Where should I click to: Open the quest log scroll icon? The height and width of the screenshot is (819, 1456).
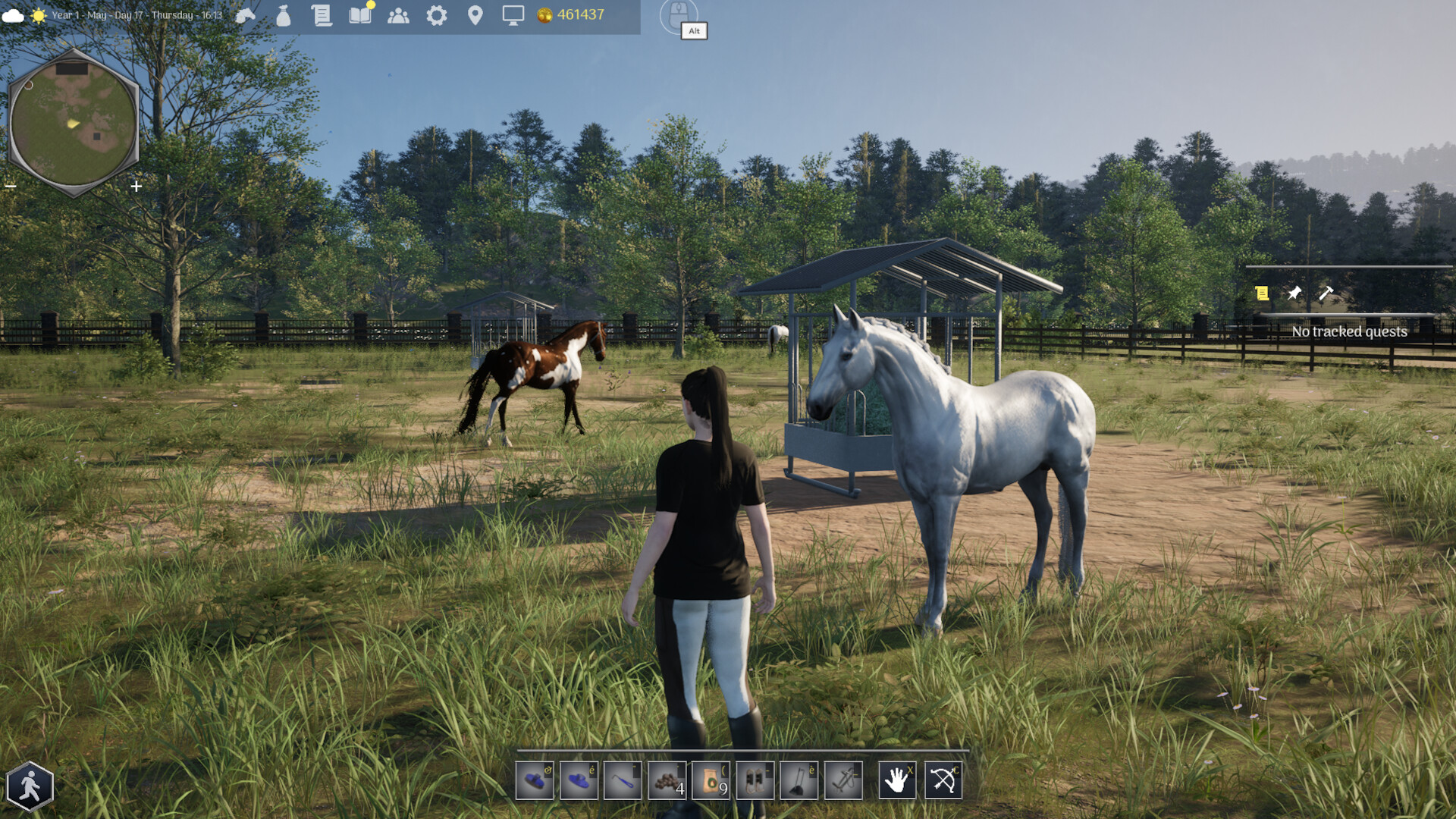click(x=322, y=14)
